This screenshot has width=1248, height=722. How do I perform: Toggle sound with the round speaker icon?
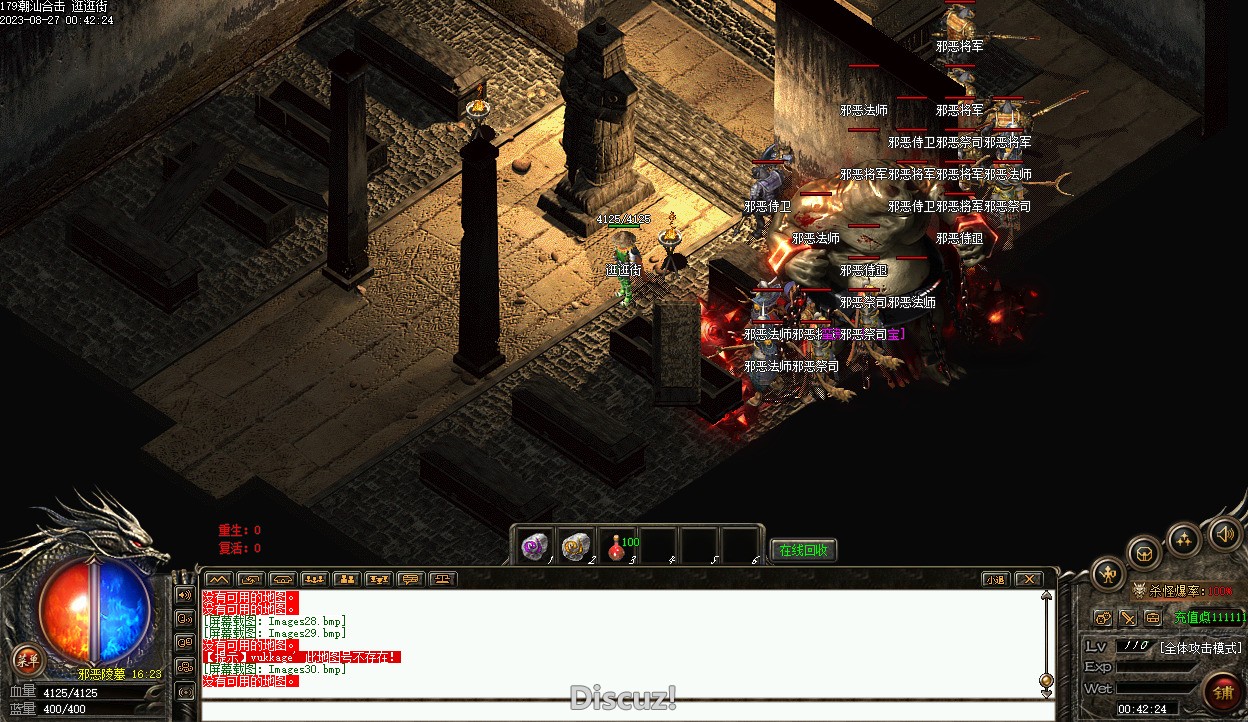(1225, 534)
